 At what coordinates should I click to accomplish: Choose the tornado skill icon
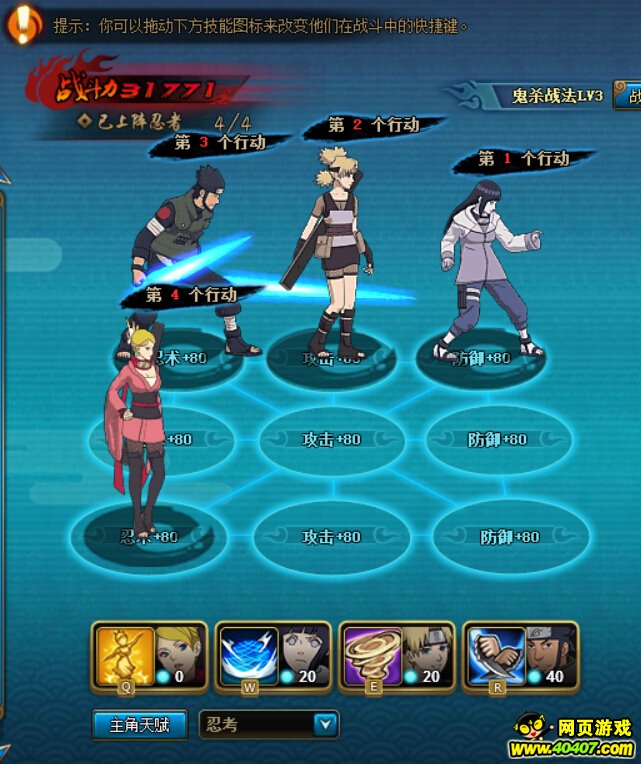[372, 655]
